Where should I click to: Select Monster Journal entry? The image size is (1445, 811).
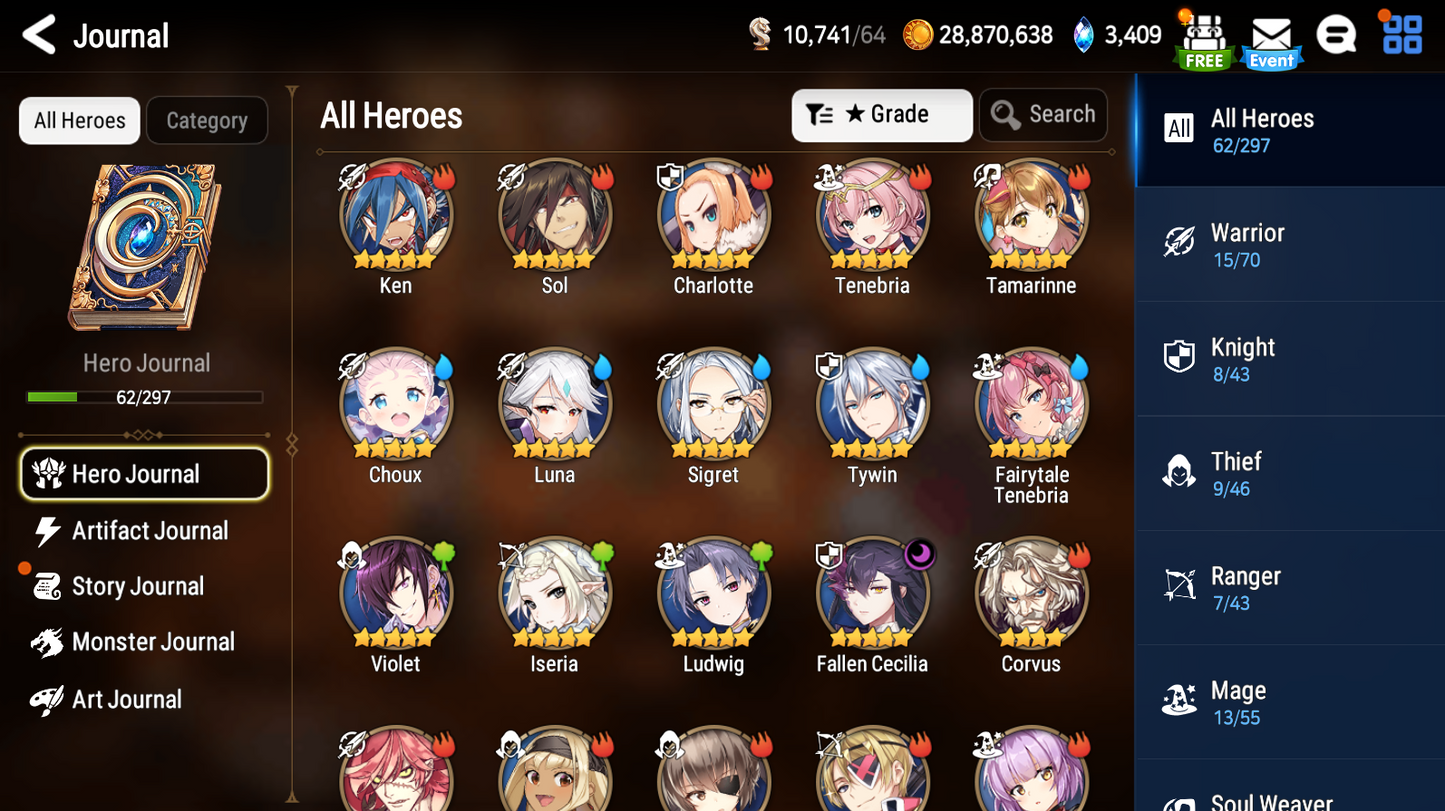(x=152, y=642)
